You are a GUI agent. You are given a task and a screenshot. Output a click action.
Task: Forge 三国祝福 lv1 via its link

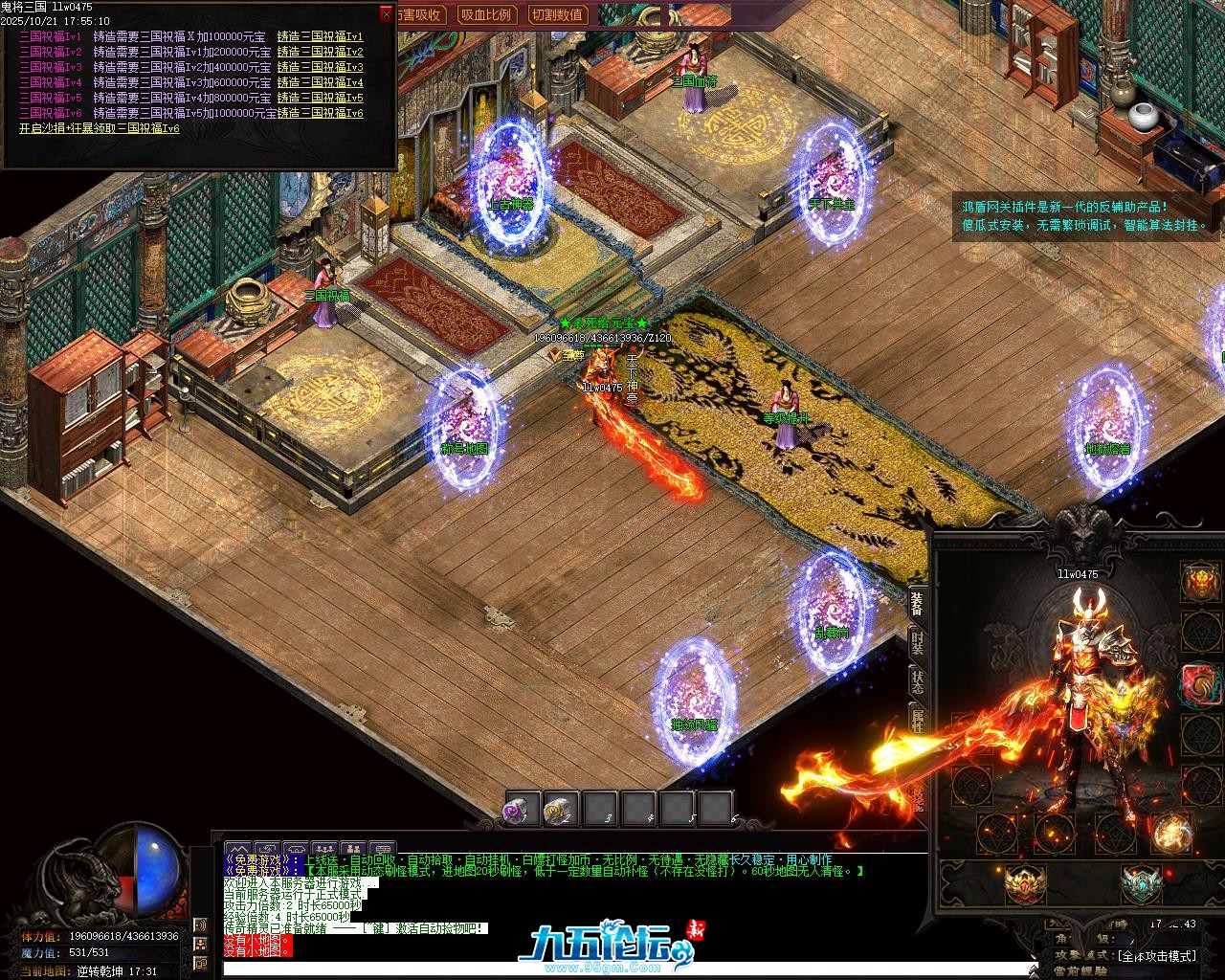320,37
